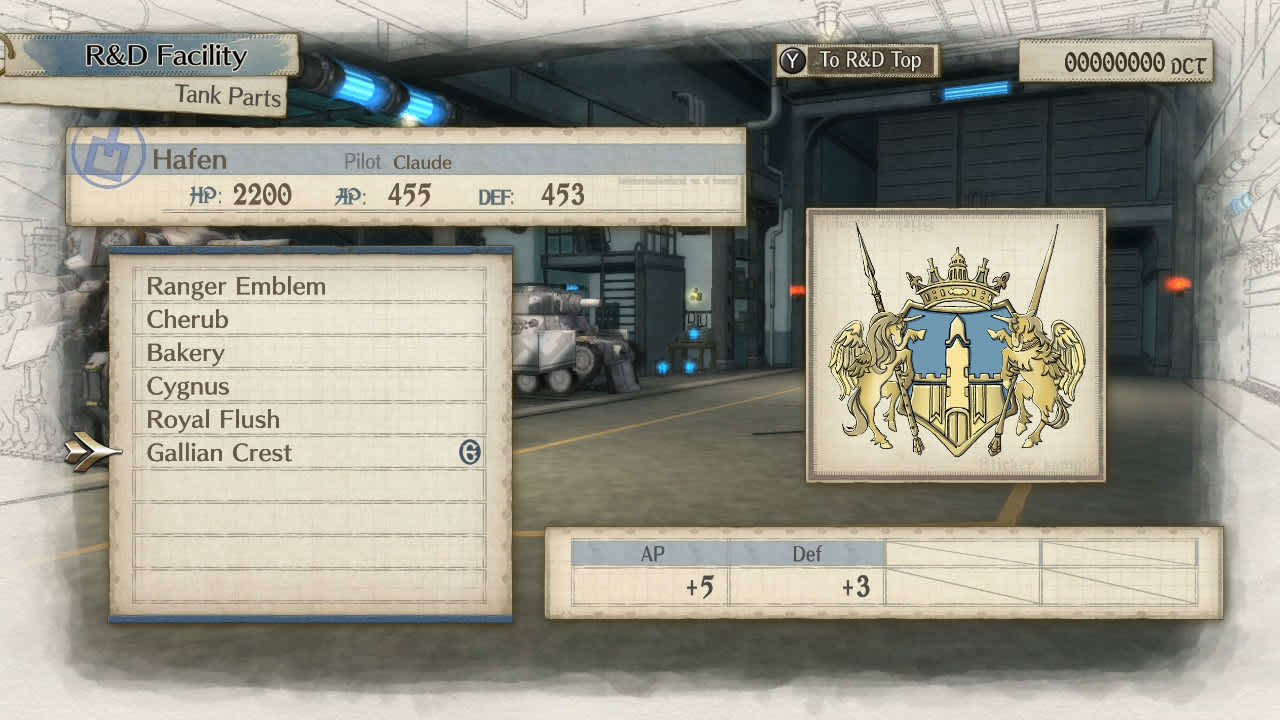This screenshot has height=720, width=1280.
Task: Select the Gallian Crest part
Action: [x=218, y=452]
